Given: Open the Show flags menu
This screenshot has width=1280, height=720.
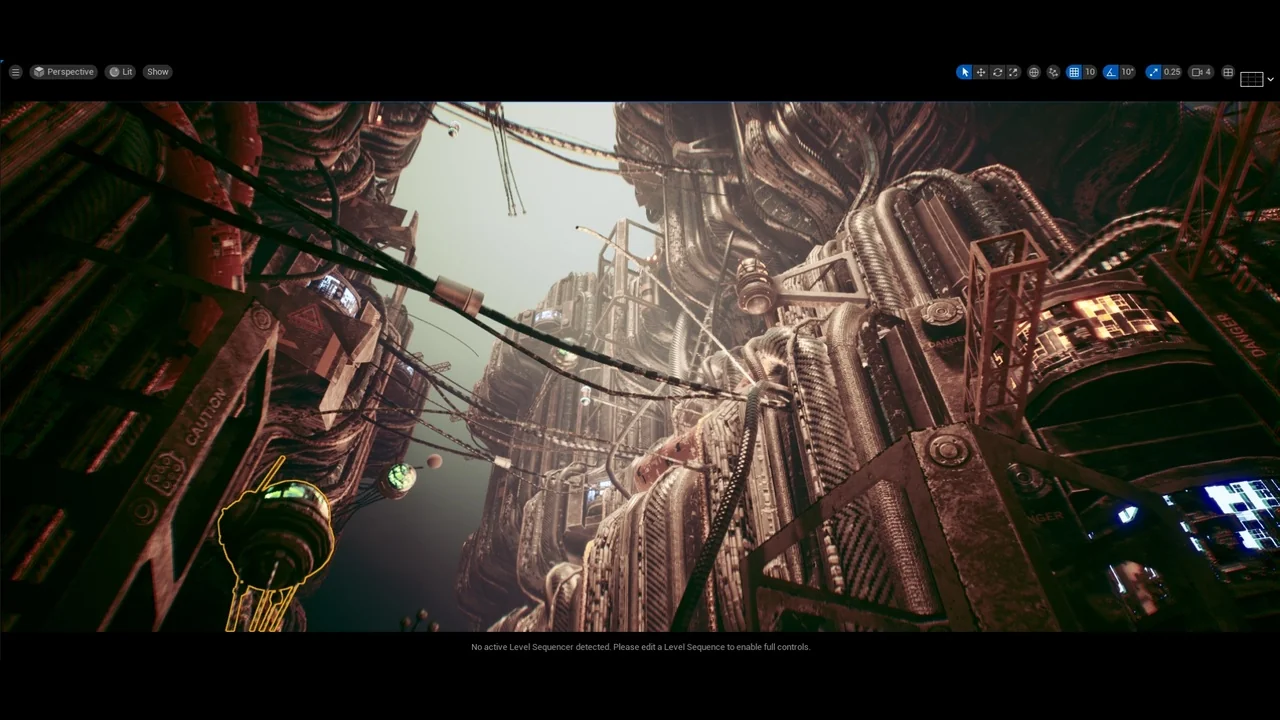Looking at the screenshot, I should pyautogui.click(x=157, y=71).
